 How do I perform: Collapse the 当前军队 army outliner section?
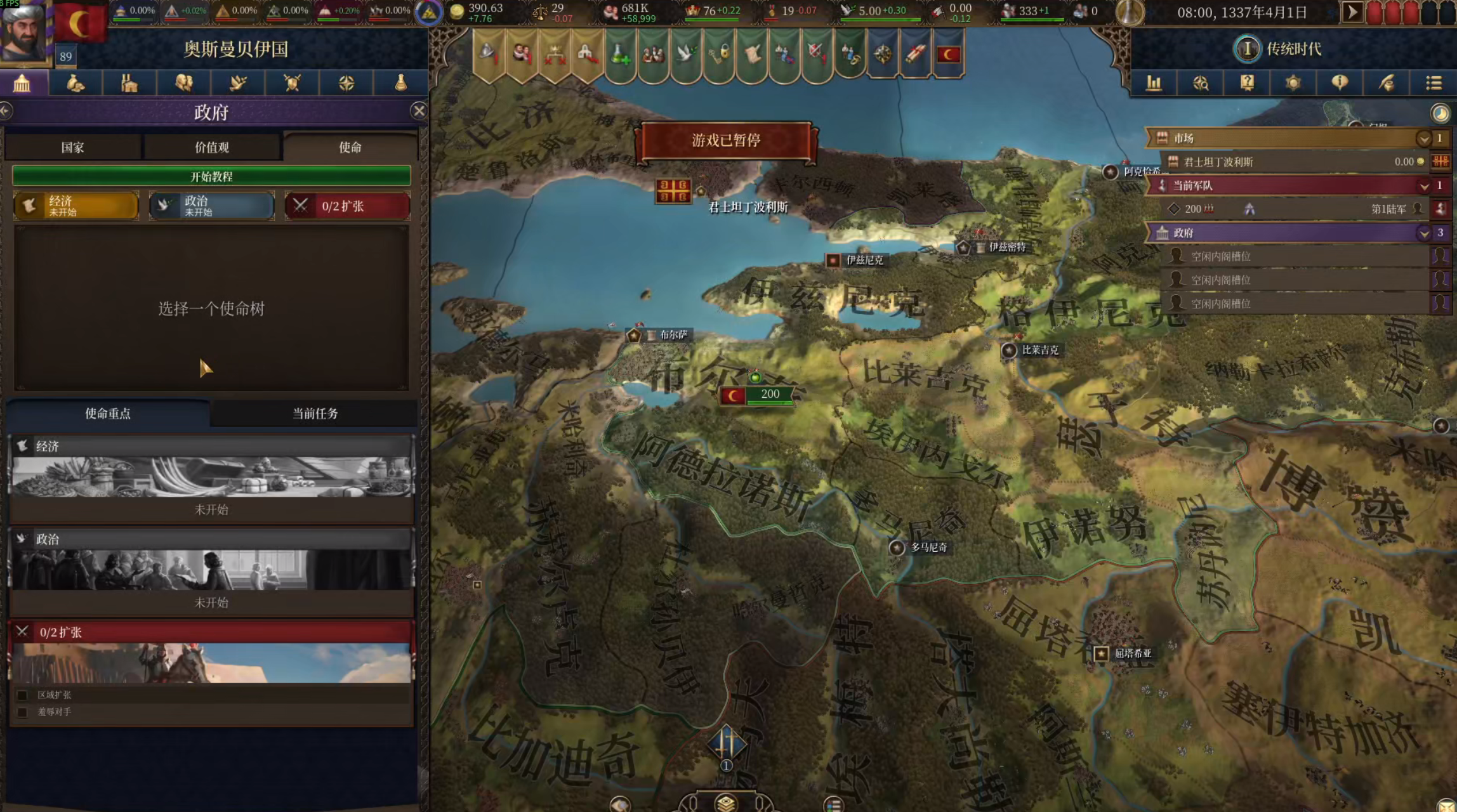coord(1423,186)
